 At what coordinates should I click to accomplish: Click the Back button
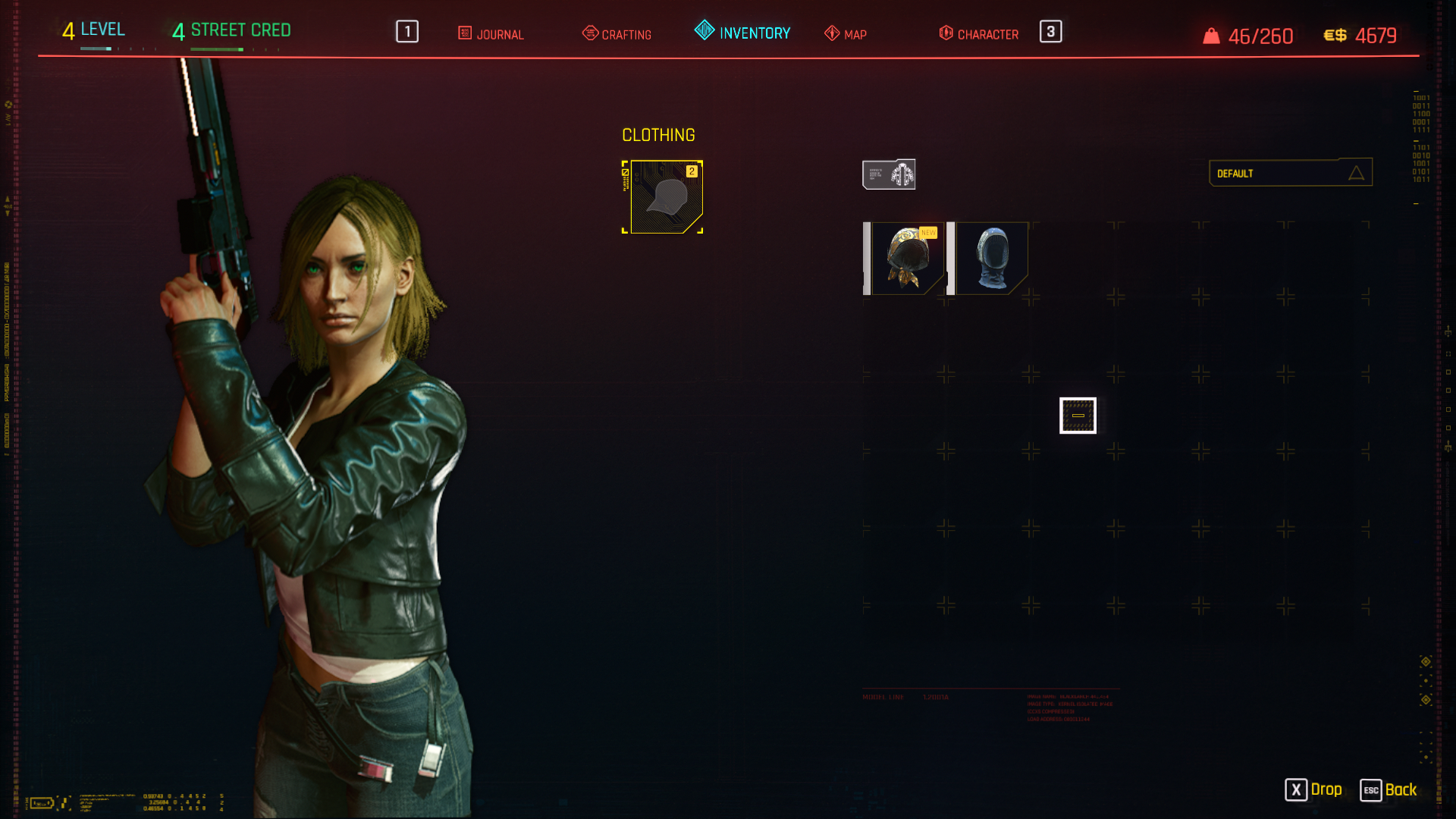point(1389,789)
